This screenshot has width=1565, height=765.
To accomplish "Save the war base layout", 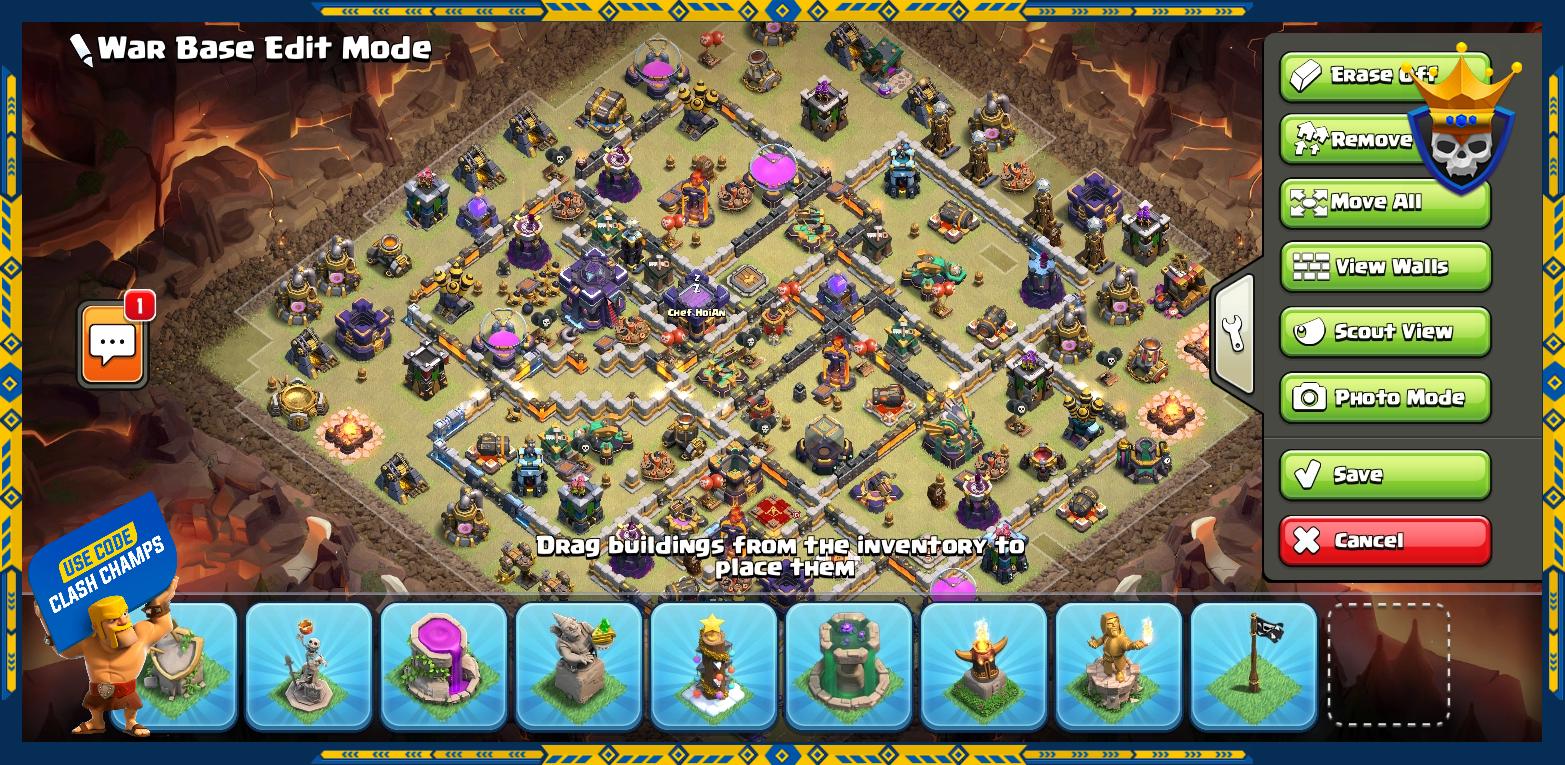I will (x=1384, y=475).
